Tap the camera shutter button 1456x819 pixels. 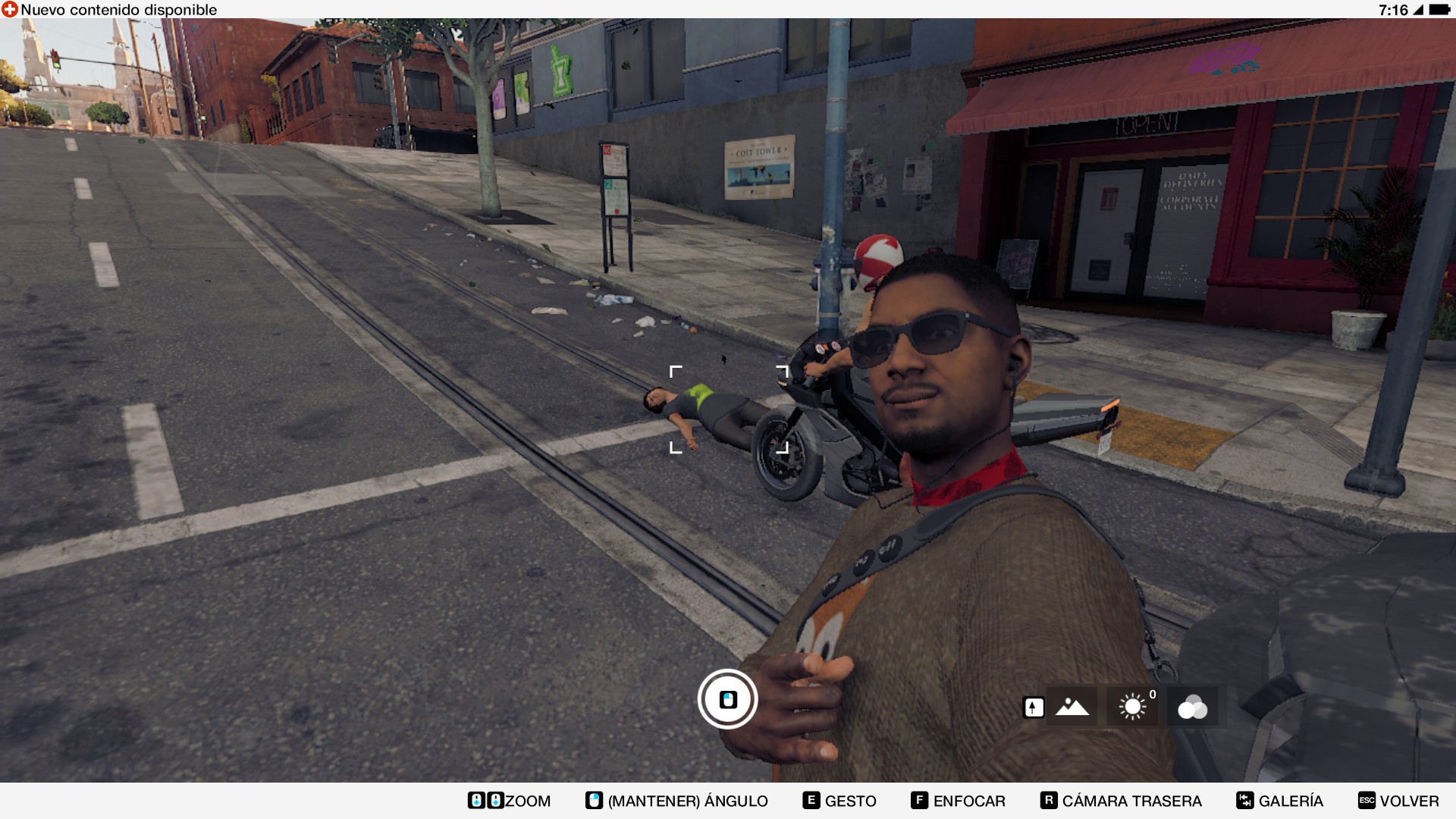click(x=727, y=699)
